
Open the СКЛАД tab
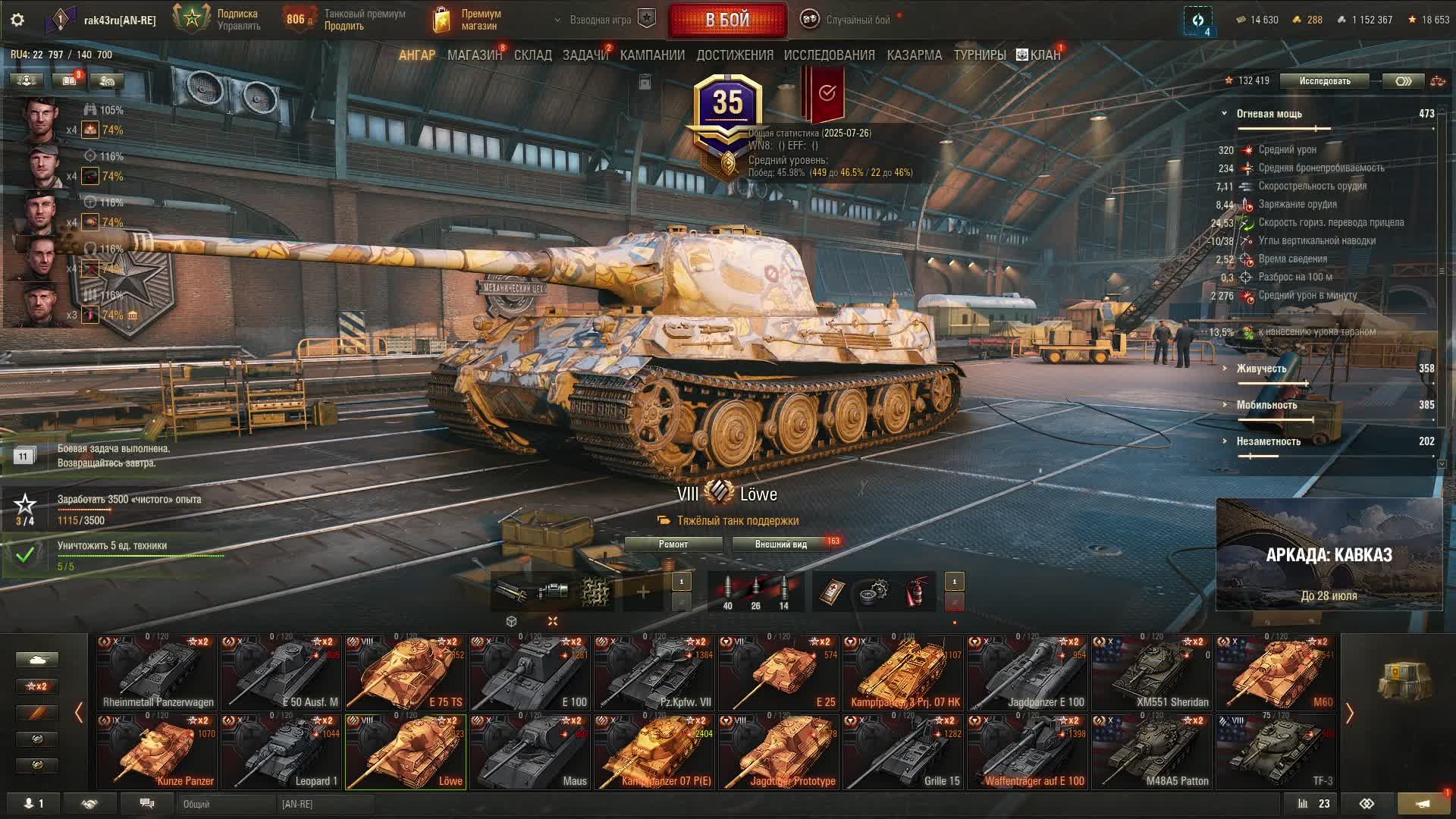pos(532,55)
